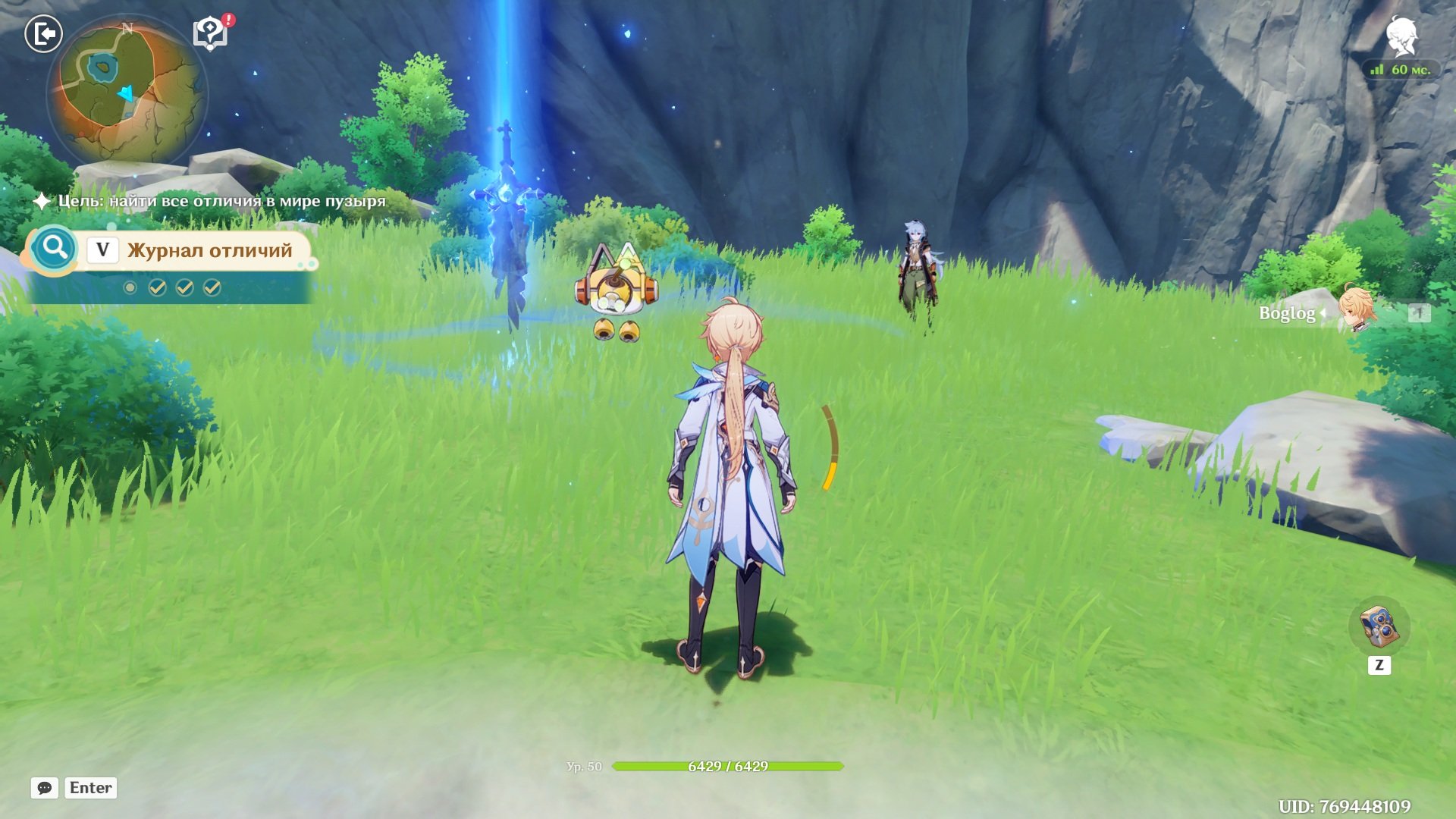The height and width of the screenshot is (819, 1456).
Task: Click the exit door icon
Action: (x=43, y=34)
